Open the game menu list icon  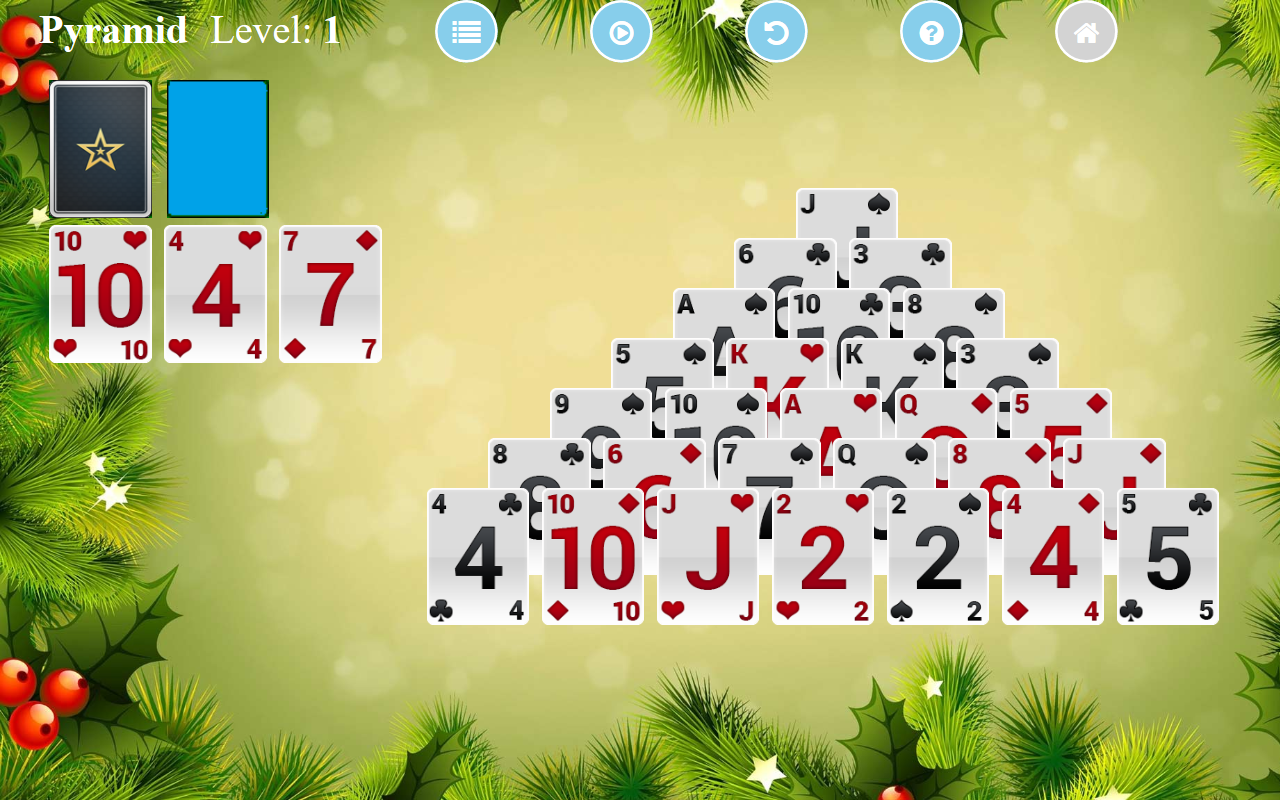pos(466,31)
